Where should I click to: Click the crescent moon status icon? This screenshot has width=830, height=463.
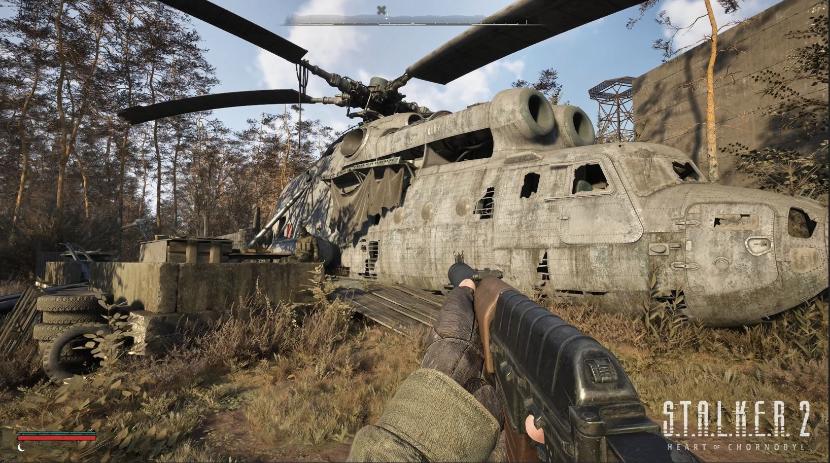23,445
